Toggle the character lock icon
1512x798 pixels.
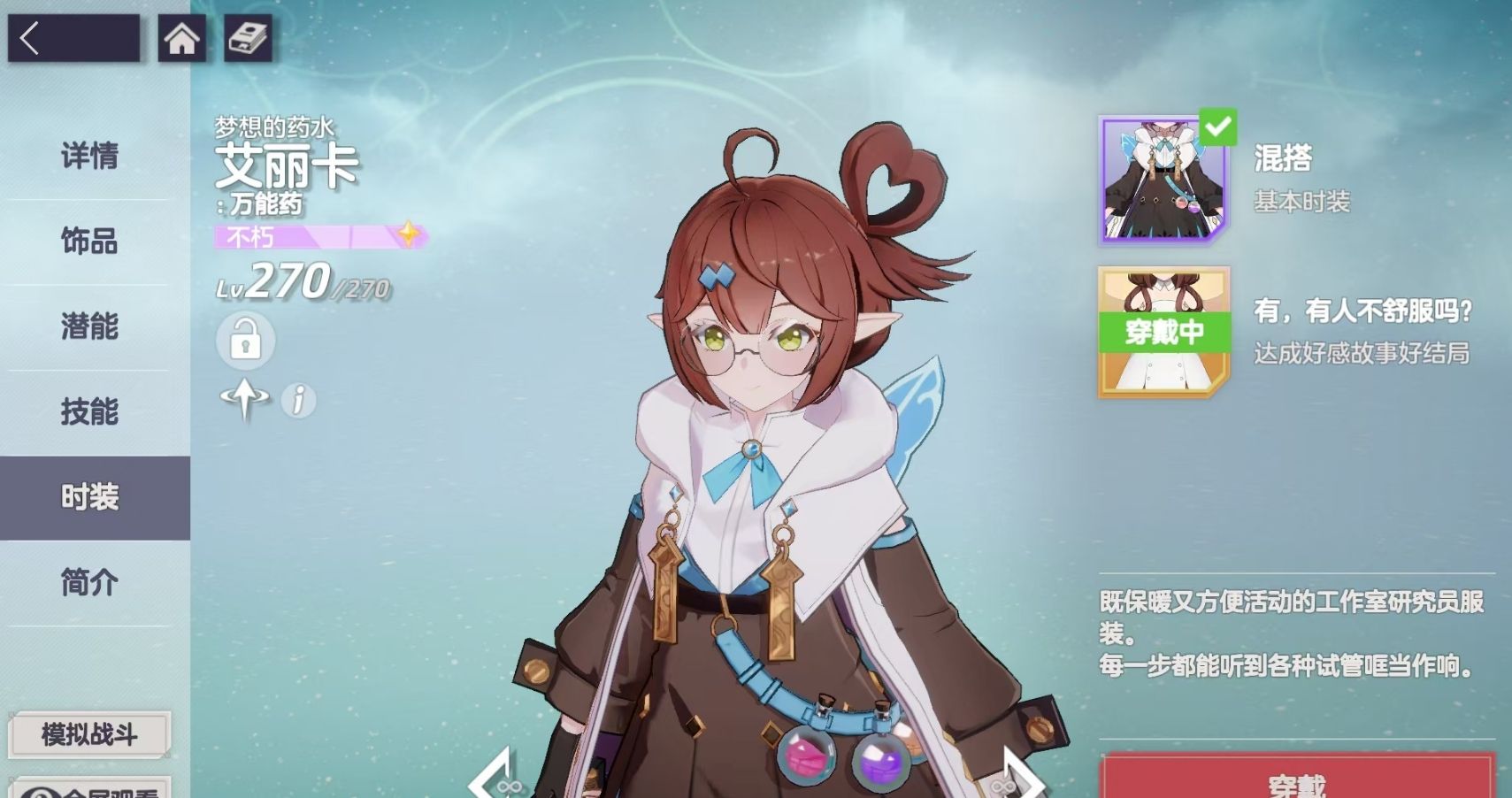[245, 341]
